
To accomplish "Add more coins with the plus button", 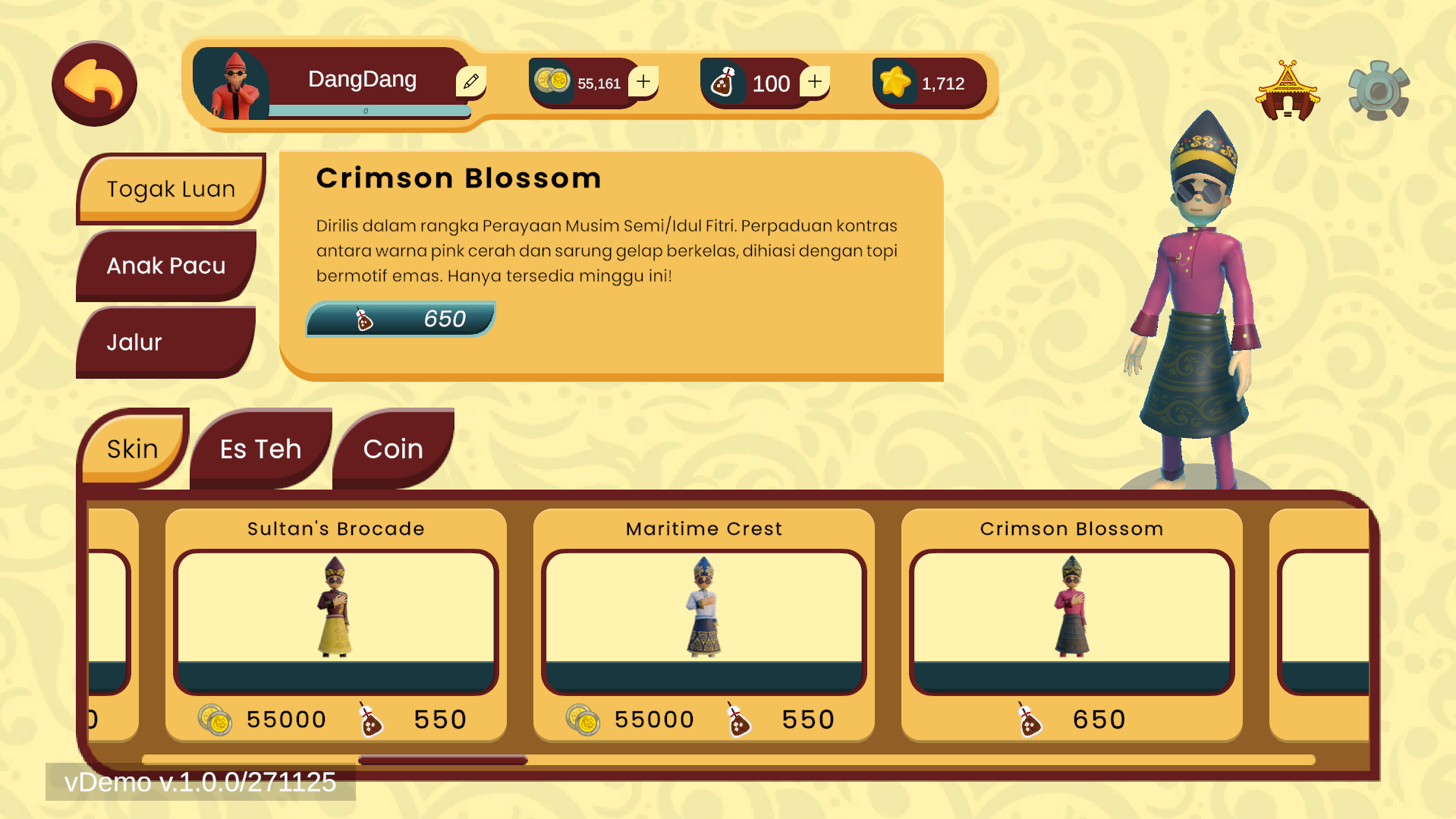I will (644, 80).
